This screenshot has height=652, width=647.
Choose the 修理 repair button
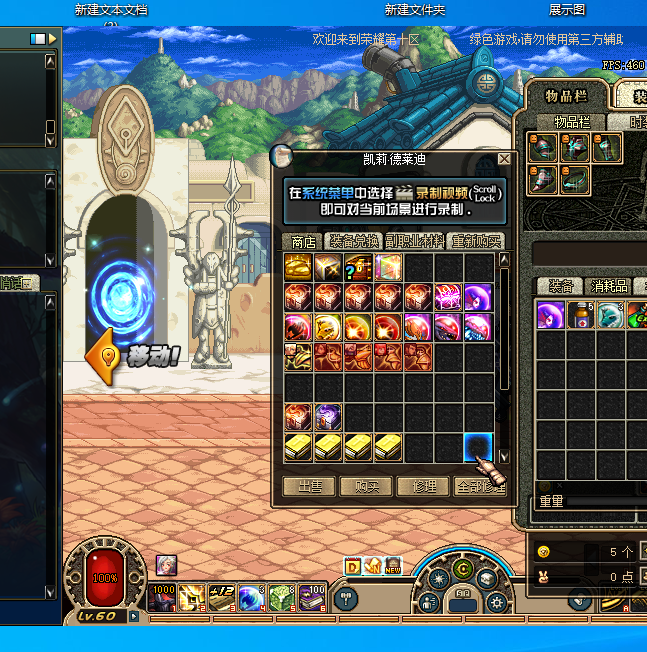(x=424, y=486)
